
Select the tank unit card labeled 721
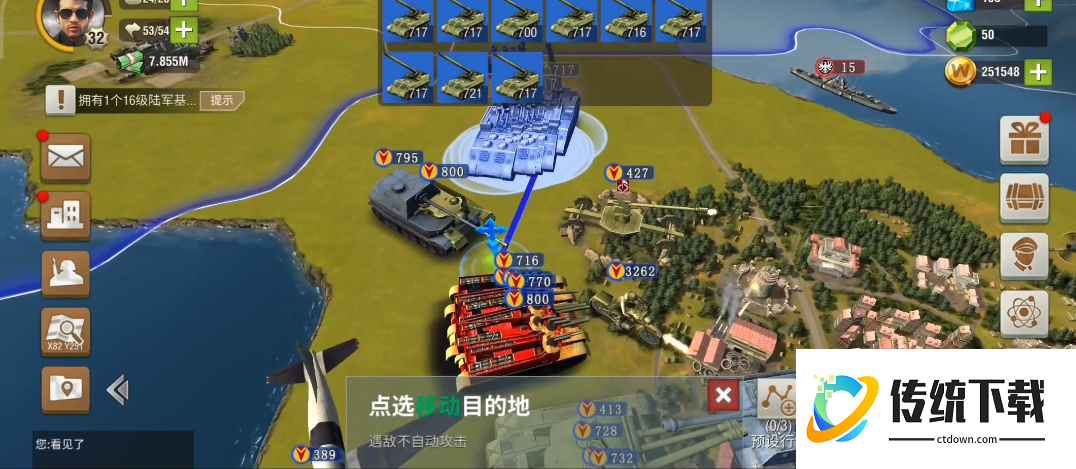click(x=461, y=78)
